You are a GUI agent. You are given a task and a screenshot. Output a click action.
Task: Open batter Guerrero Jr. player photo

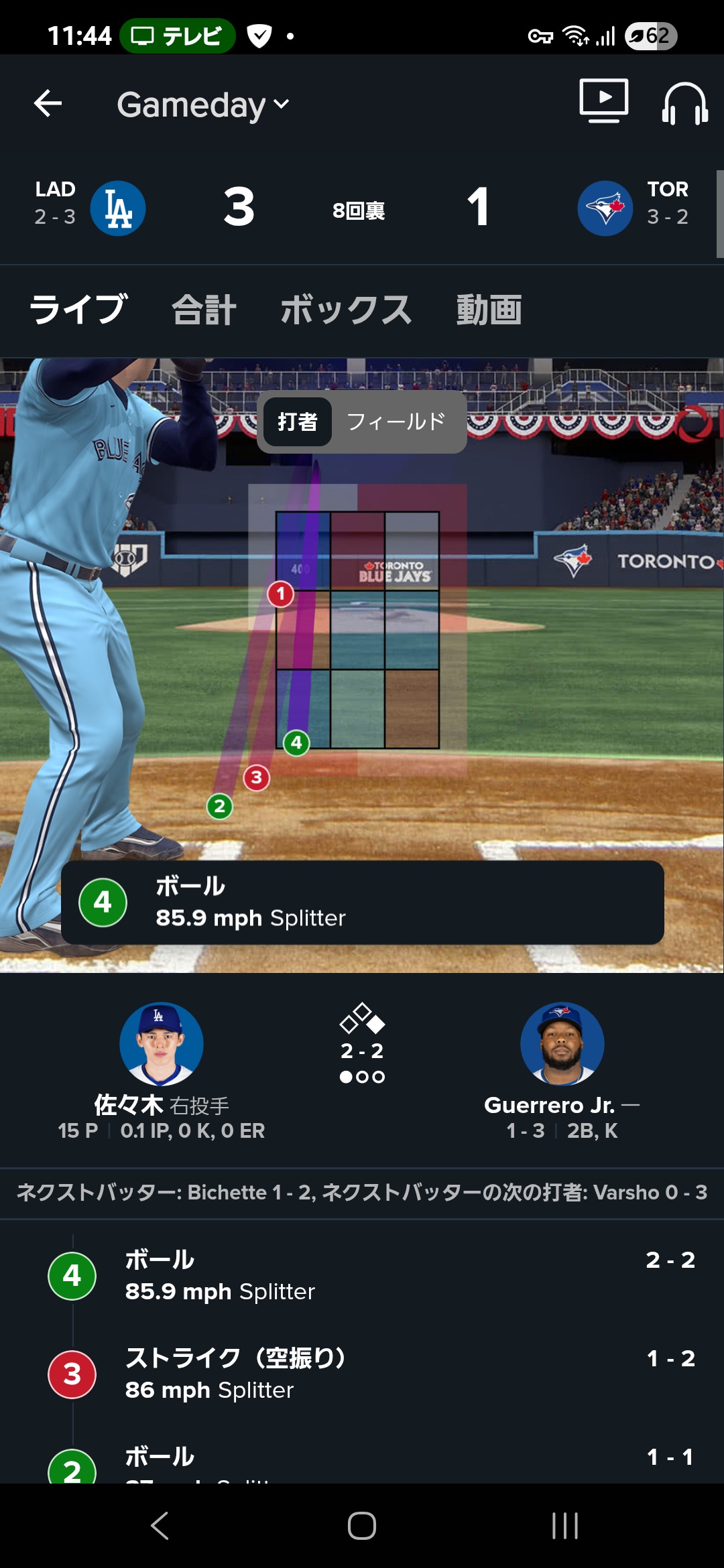[x=562, y=1043]
